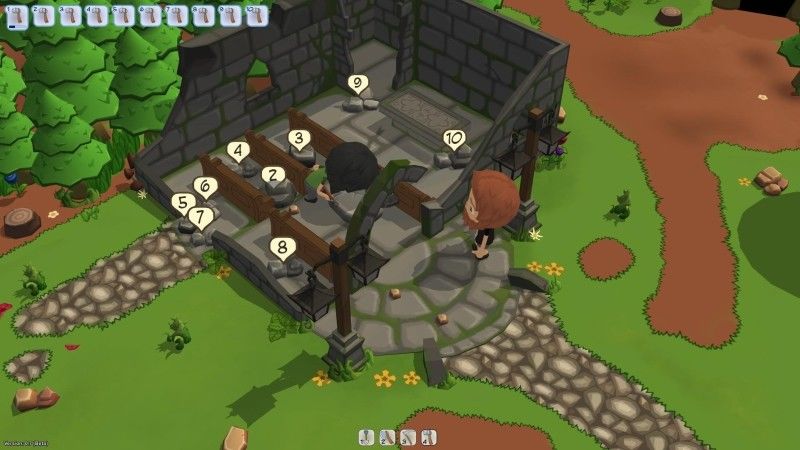Select top hotbar slot numbered 1
The height and width of the screenshot is (450, 800).
(x=17, y=14)
